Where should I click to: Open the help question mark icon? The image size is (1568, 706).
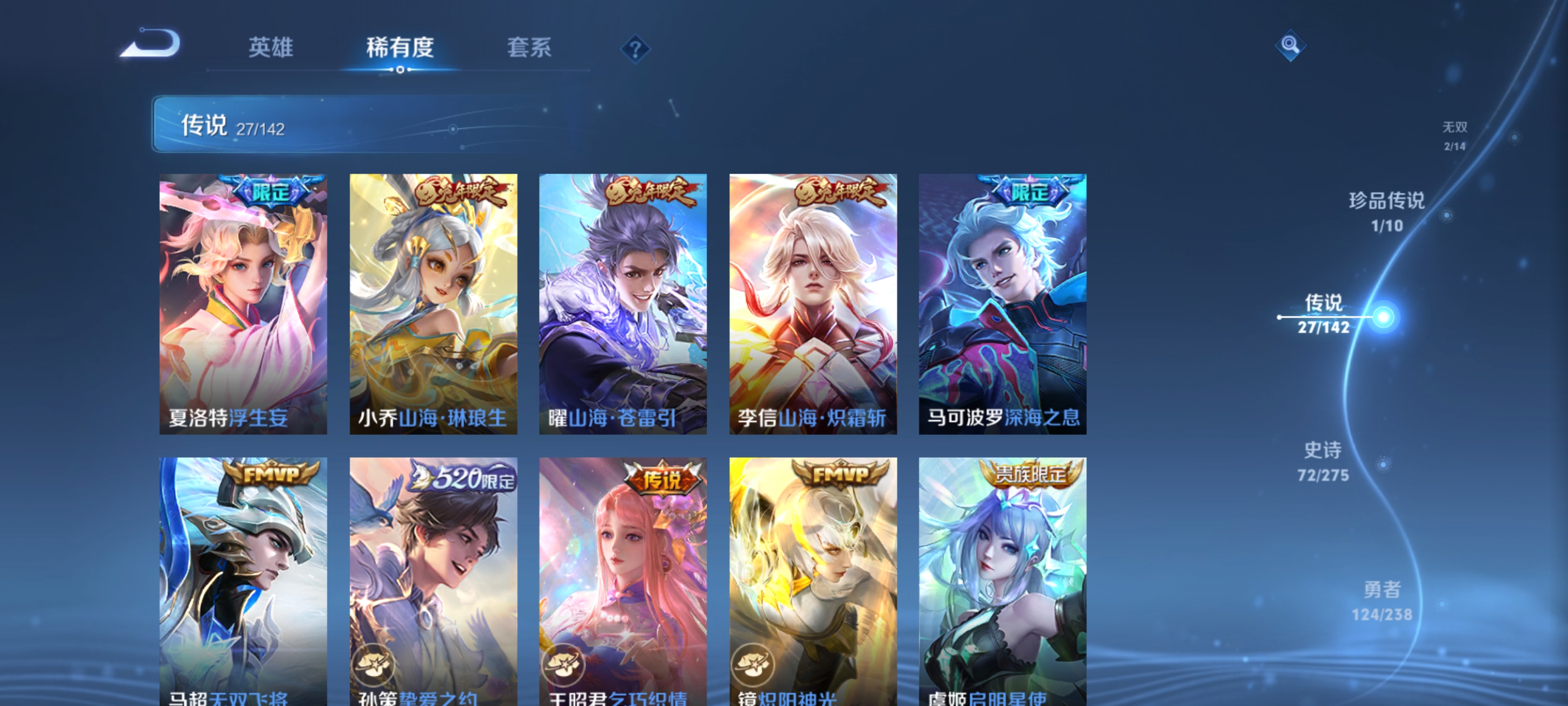point(635,49)
